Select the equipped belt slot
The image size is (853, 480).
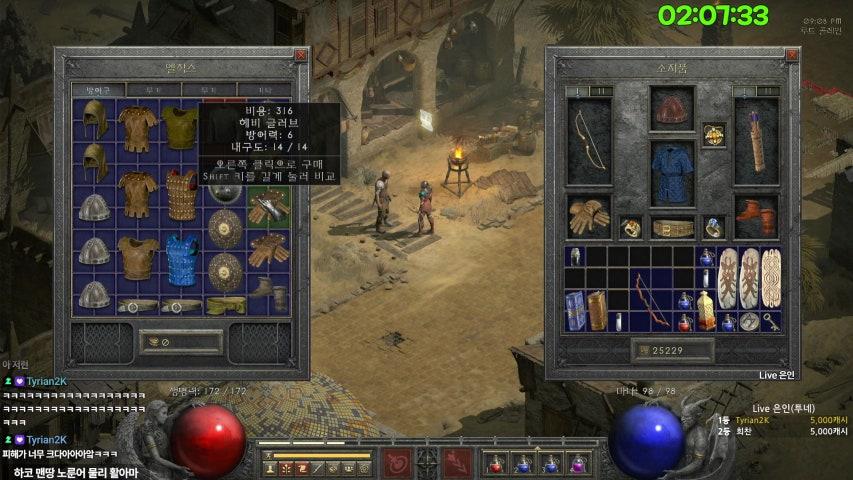tap(671, 228)
